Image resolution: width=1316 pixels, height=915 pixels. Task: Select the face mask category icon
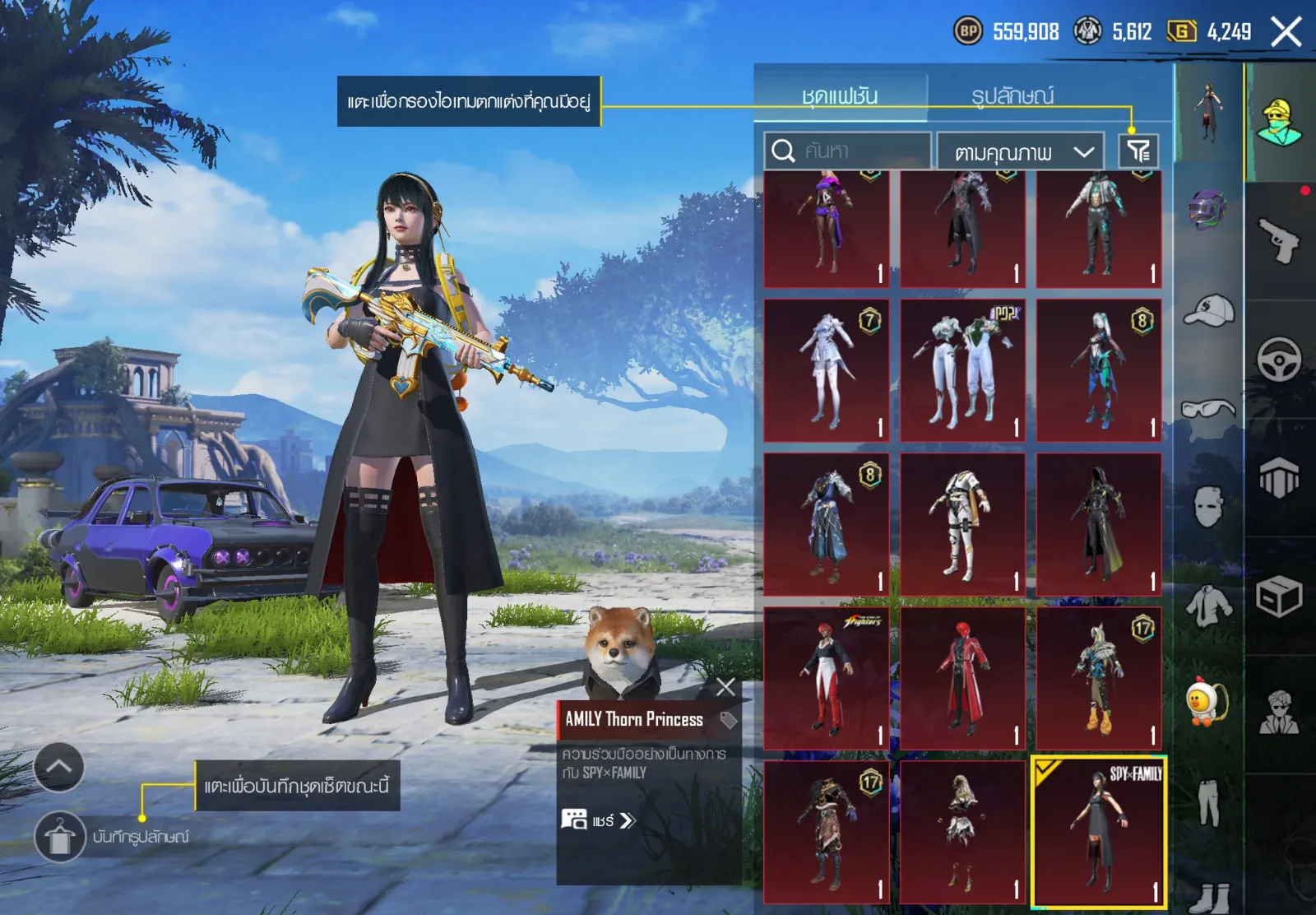click(1207, 505)
